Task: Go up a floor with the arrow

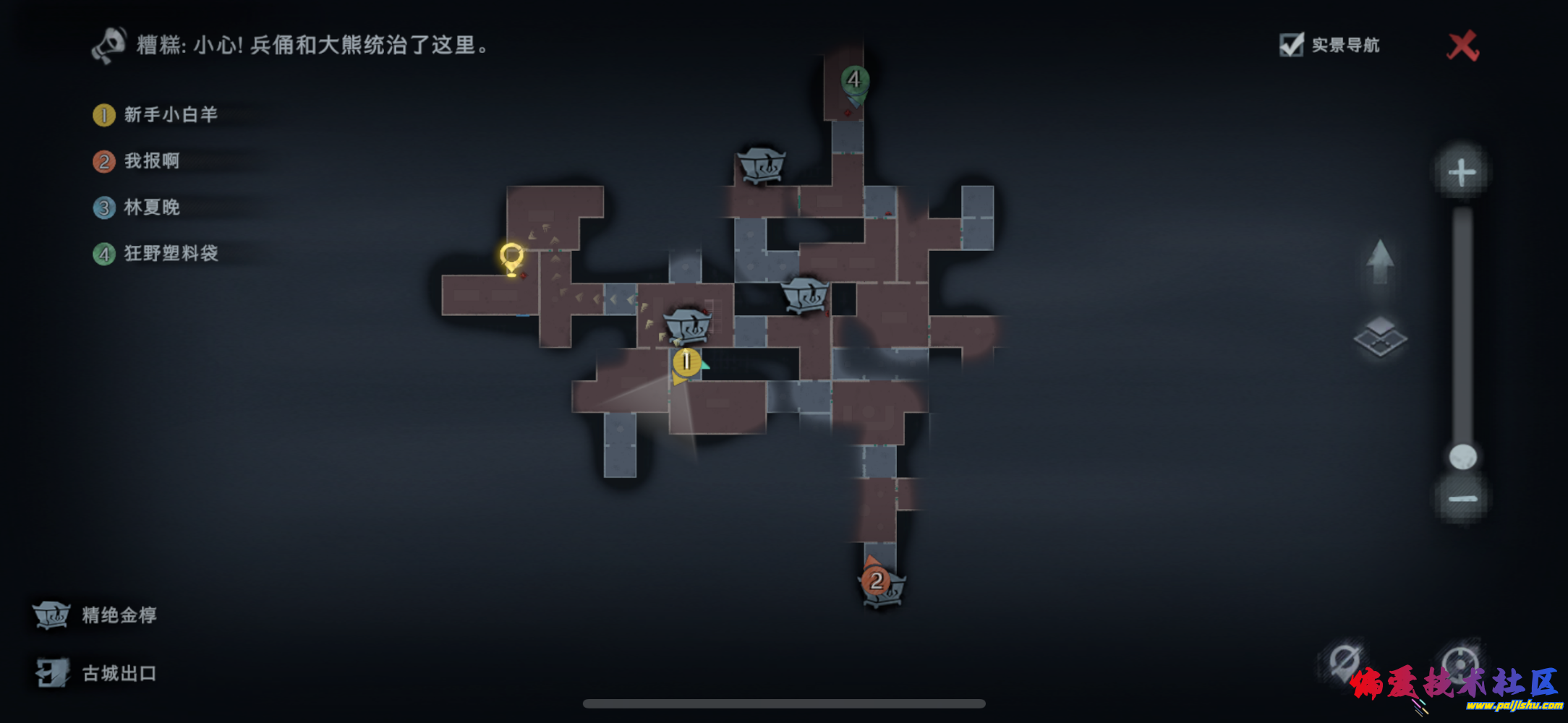Action: click(1380, 262)
